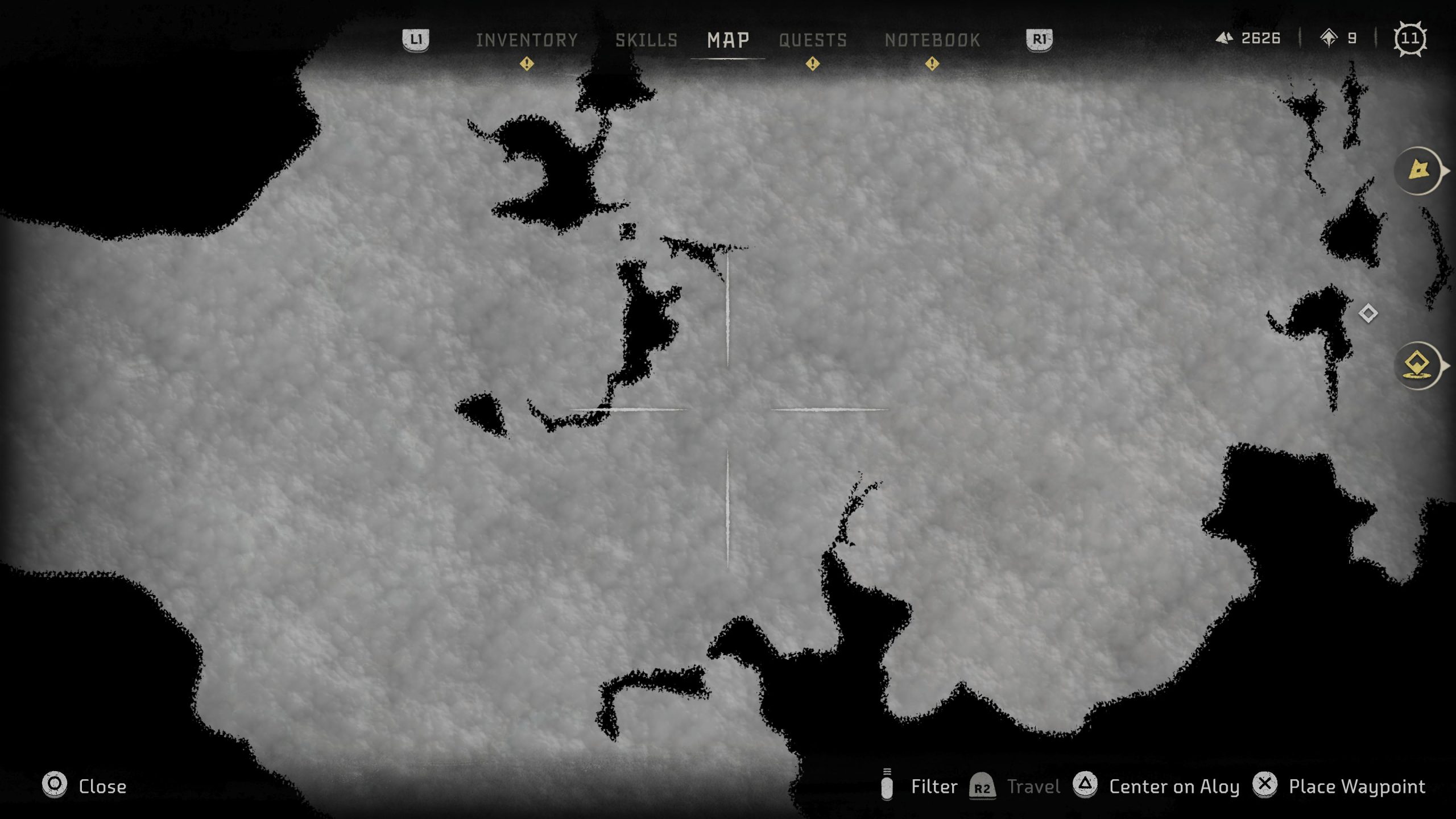
Task: Place Waypoint at the cursor
Action: point(1356,786)
